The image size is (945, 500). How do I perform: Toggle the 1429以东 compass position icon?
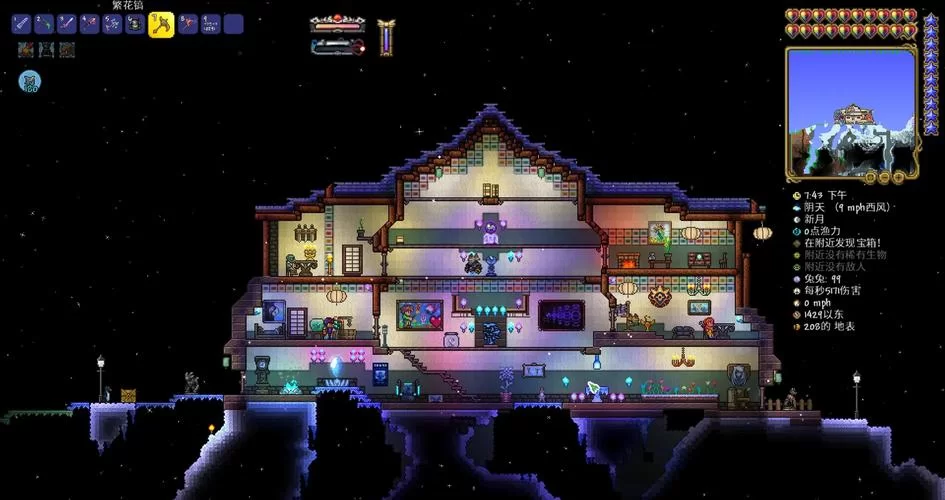pyautogui.click(x=797, y=315)
